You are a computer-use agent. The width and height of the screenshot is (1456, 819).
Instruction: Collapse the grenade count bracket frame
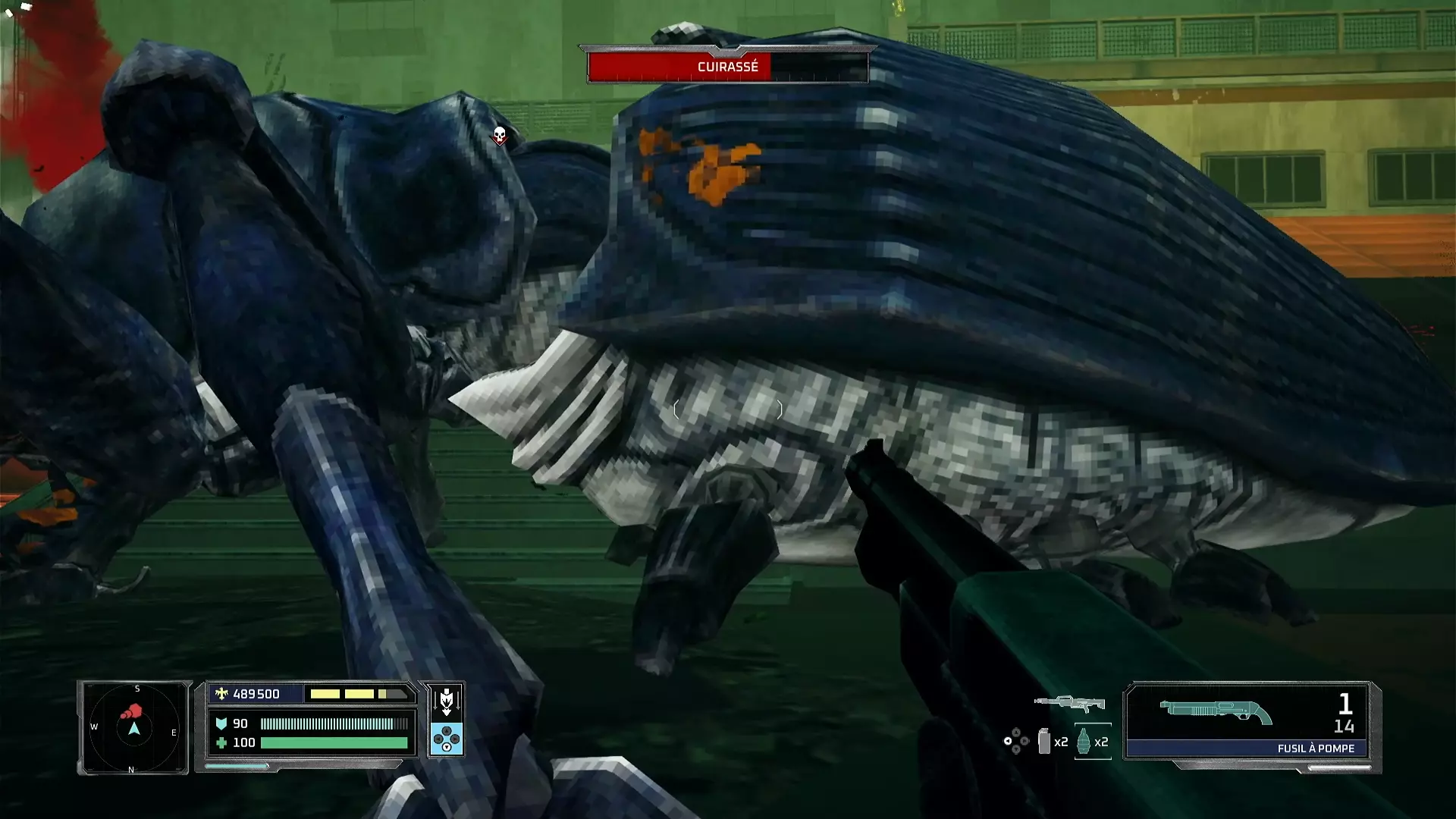click(x=1093, y=725)
